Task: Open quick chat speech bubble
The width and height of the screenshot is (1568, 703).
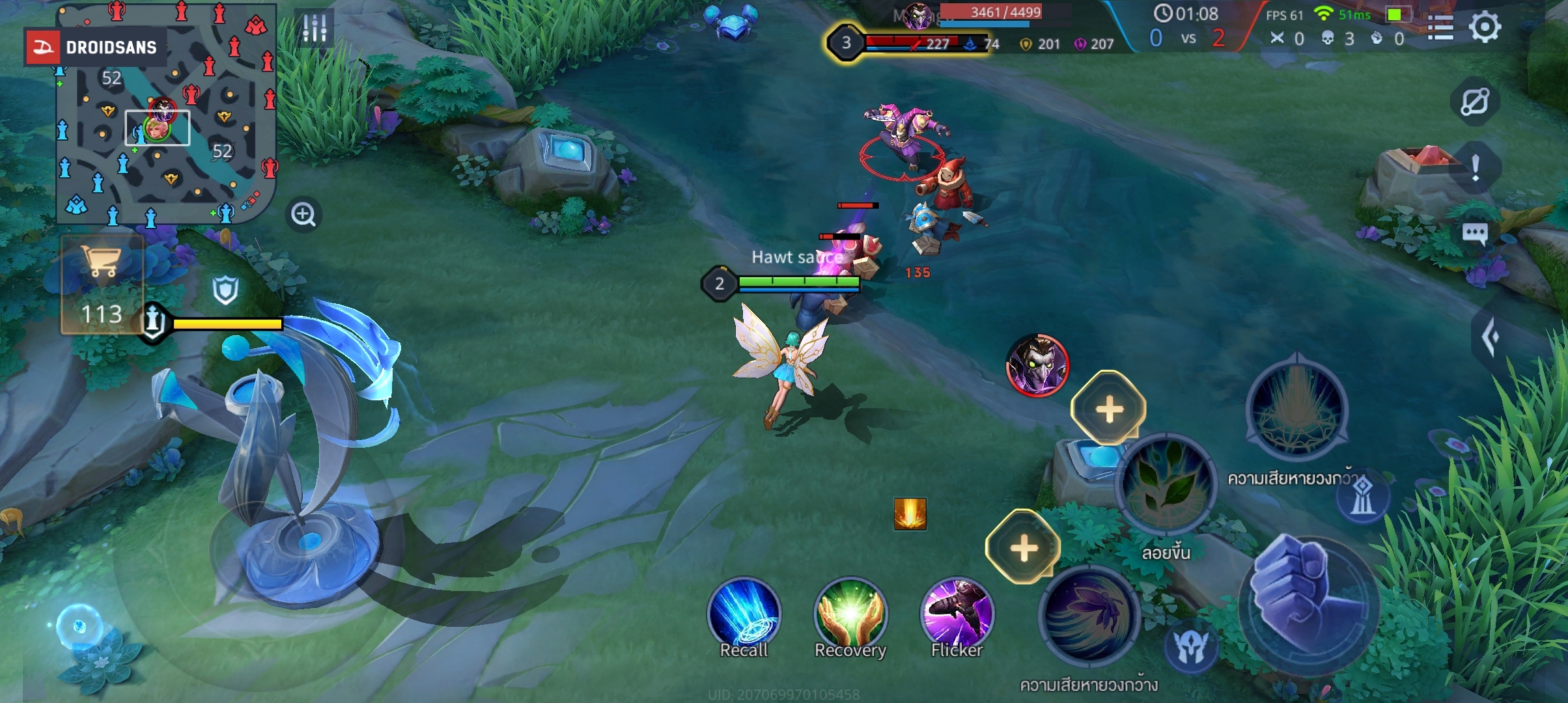Action: (x=1475, y=233)
